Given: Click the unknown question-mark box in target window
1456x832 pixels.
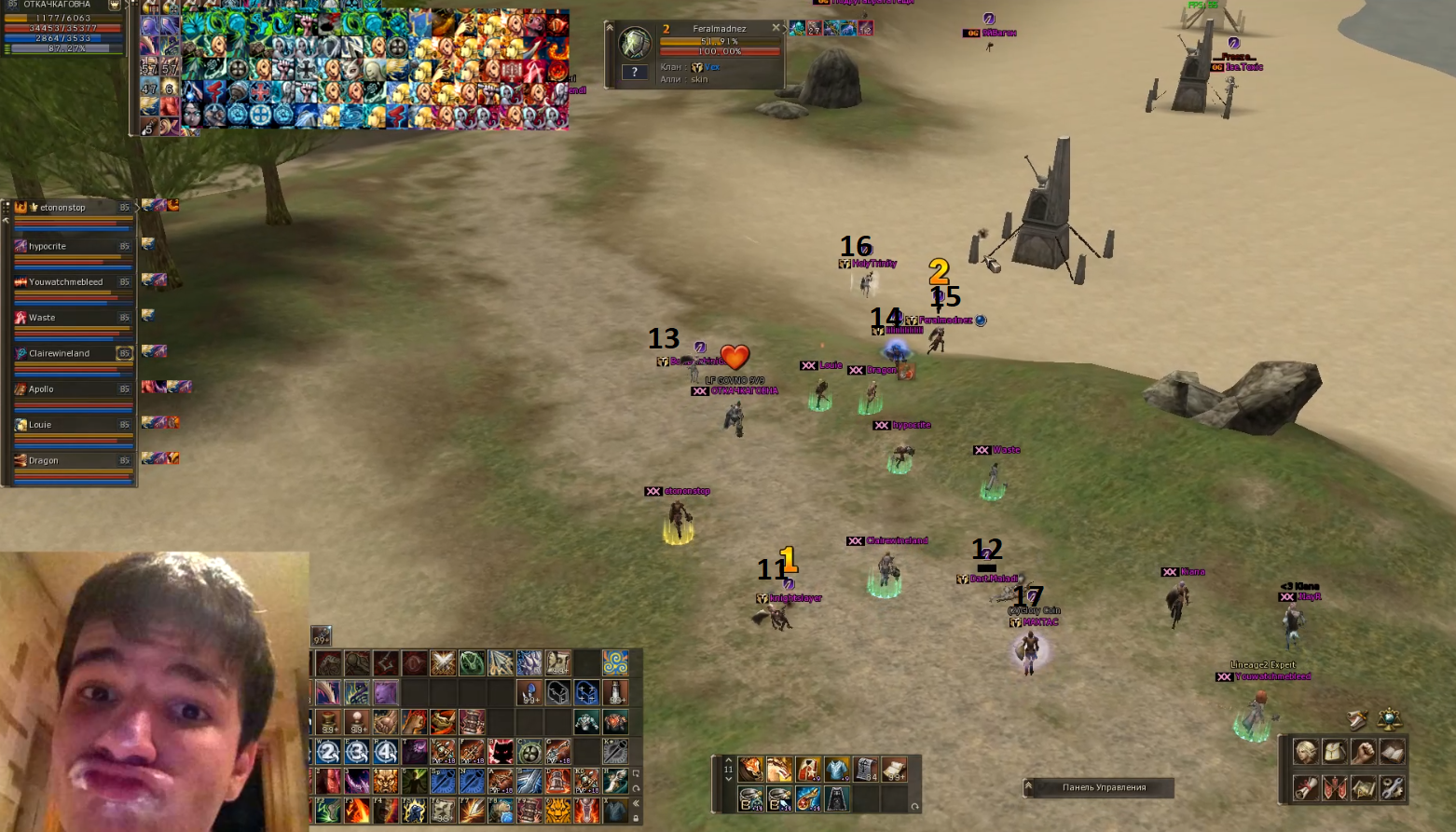Looking at the screenshot, I should click(635, 72).
